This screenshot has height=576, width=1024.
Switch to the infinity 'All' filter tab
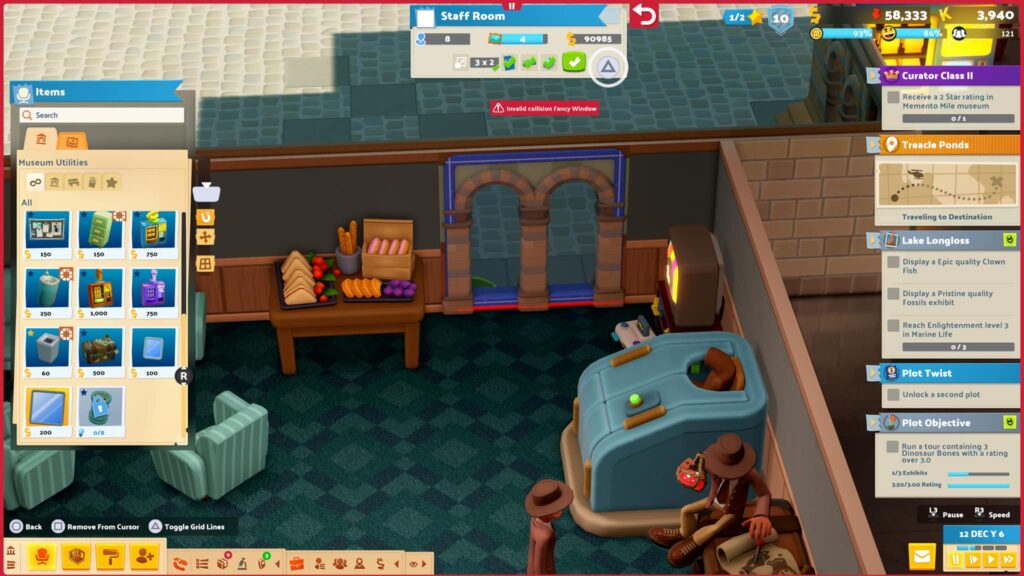pos(35,182)
